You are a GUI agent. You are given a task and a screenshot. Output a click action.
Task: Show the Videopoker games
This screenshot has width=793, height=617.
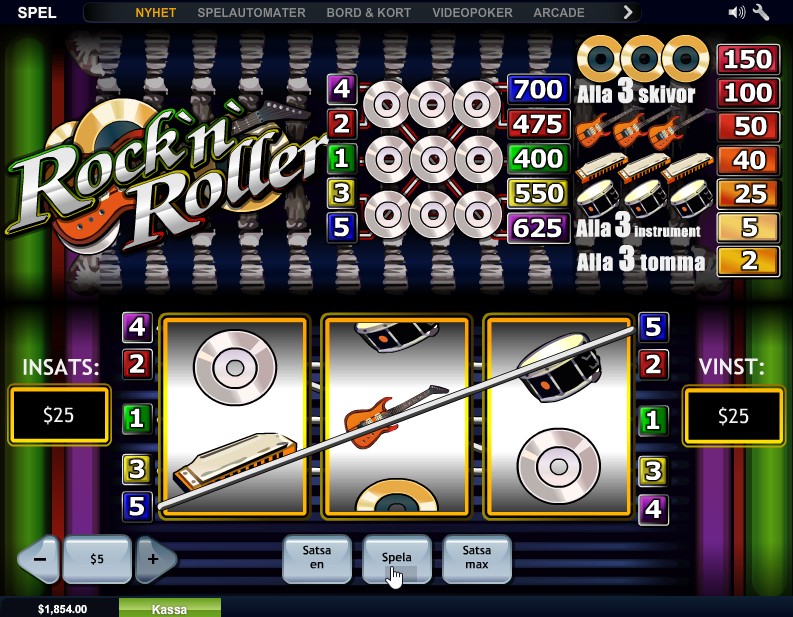coord(472,13)
